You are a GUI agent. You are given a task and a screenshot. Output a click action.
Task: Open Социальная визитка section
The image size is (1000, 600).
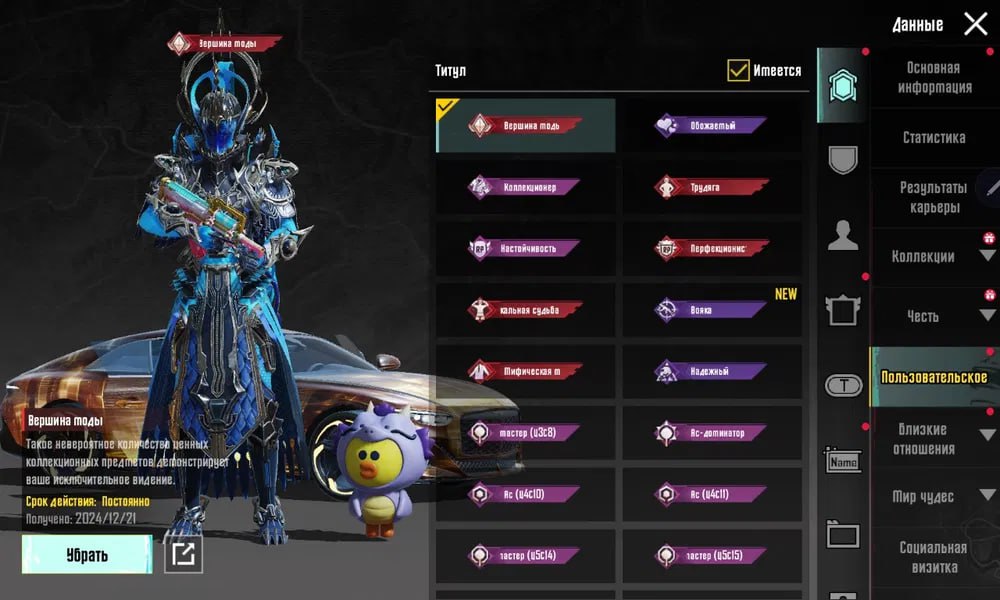[933, 557]
